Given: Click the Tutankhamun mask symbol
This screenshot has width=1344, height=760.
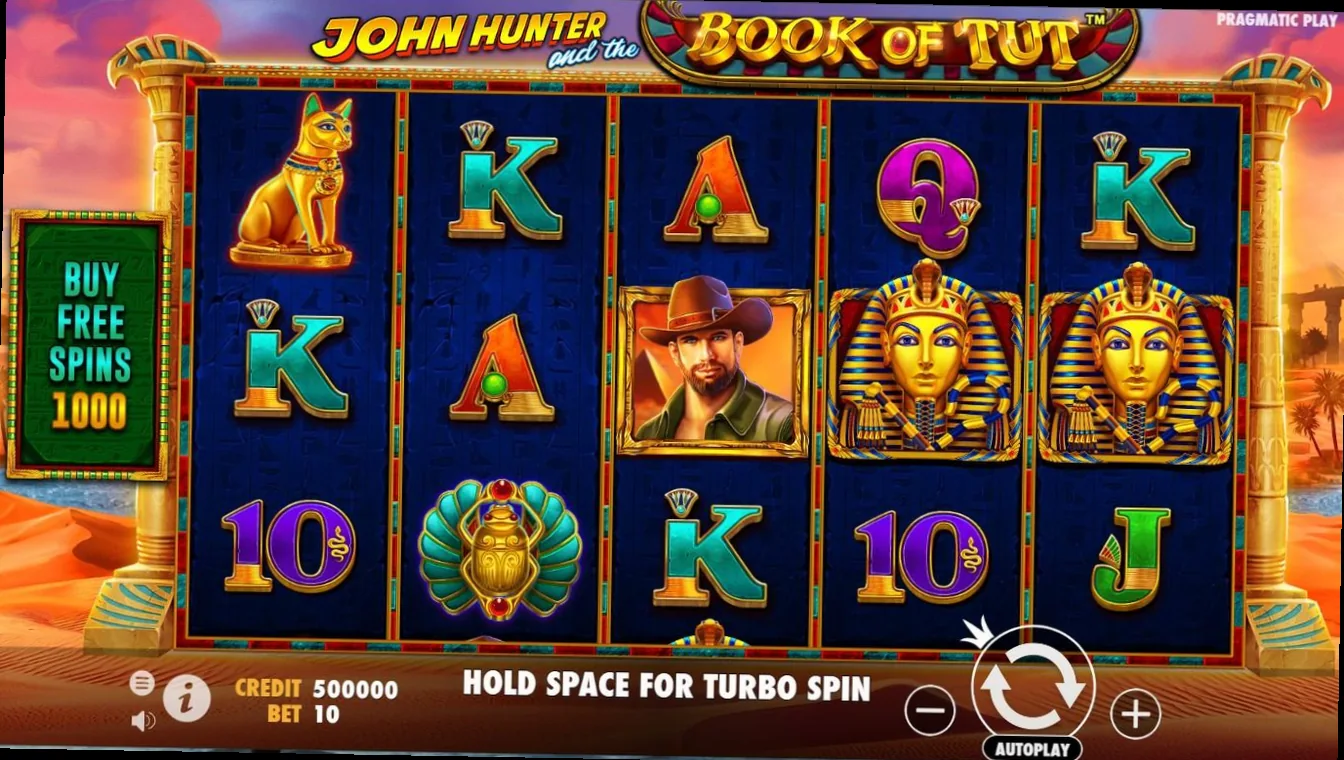Looking at the screenshot, I should (922, 370).
